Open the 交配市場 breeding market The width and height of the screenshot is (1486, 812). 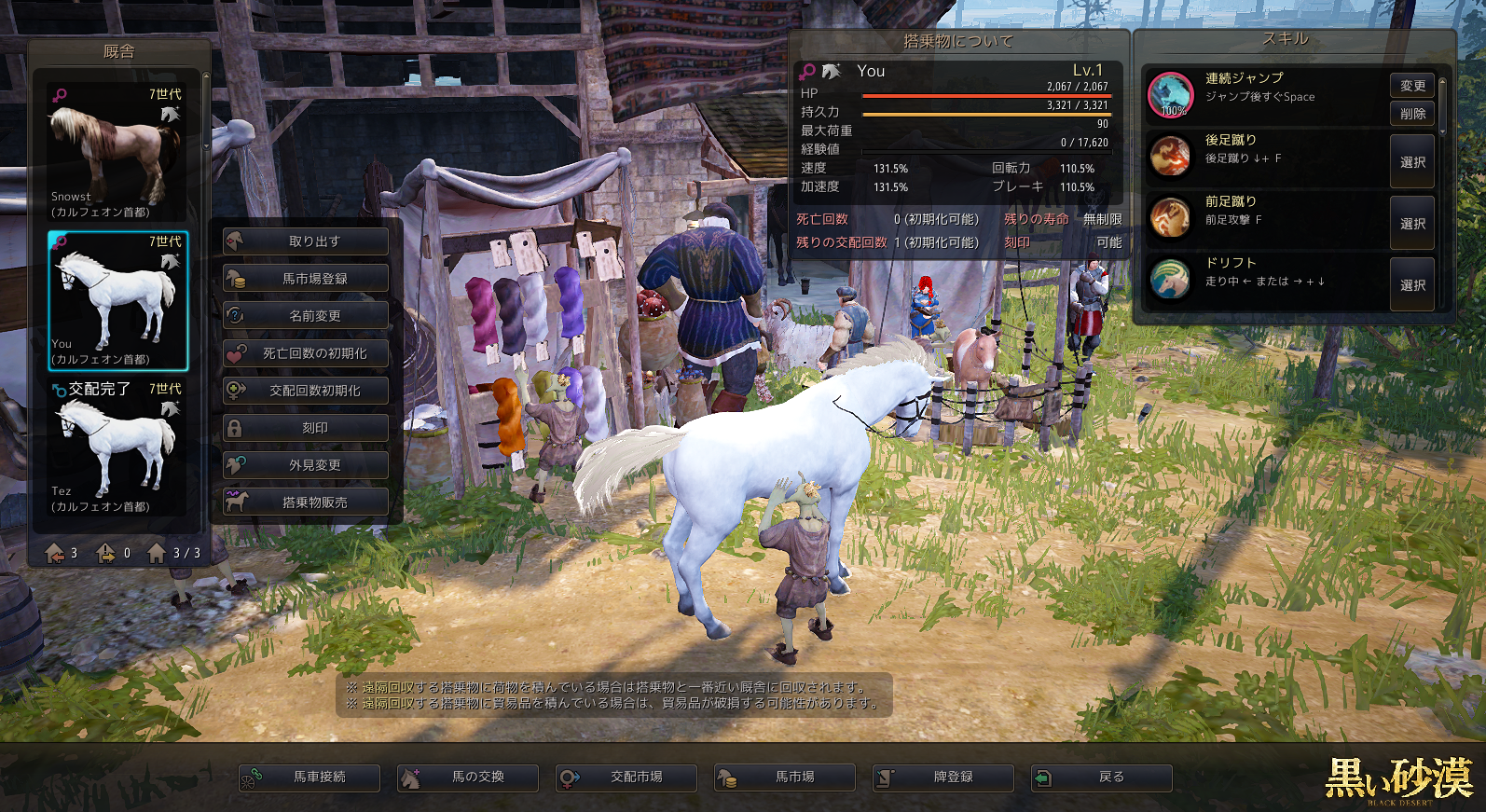(x=626, y=778)
